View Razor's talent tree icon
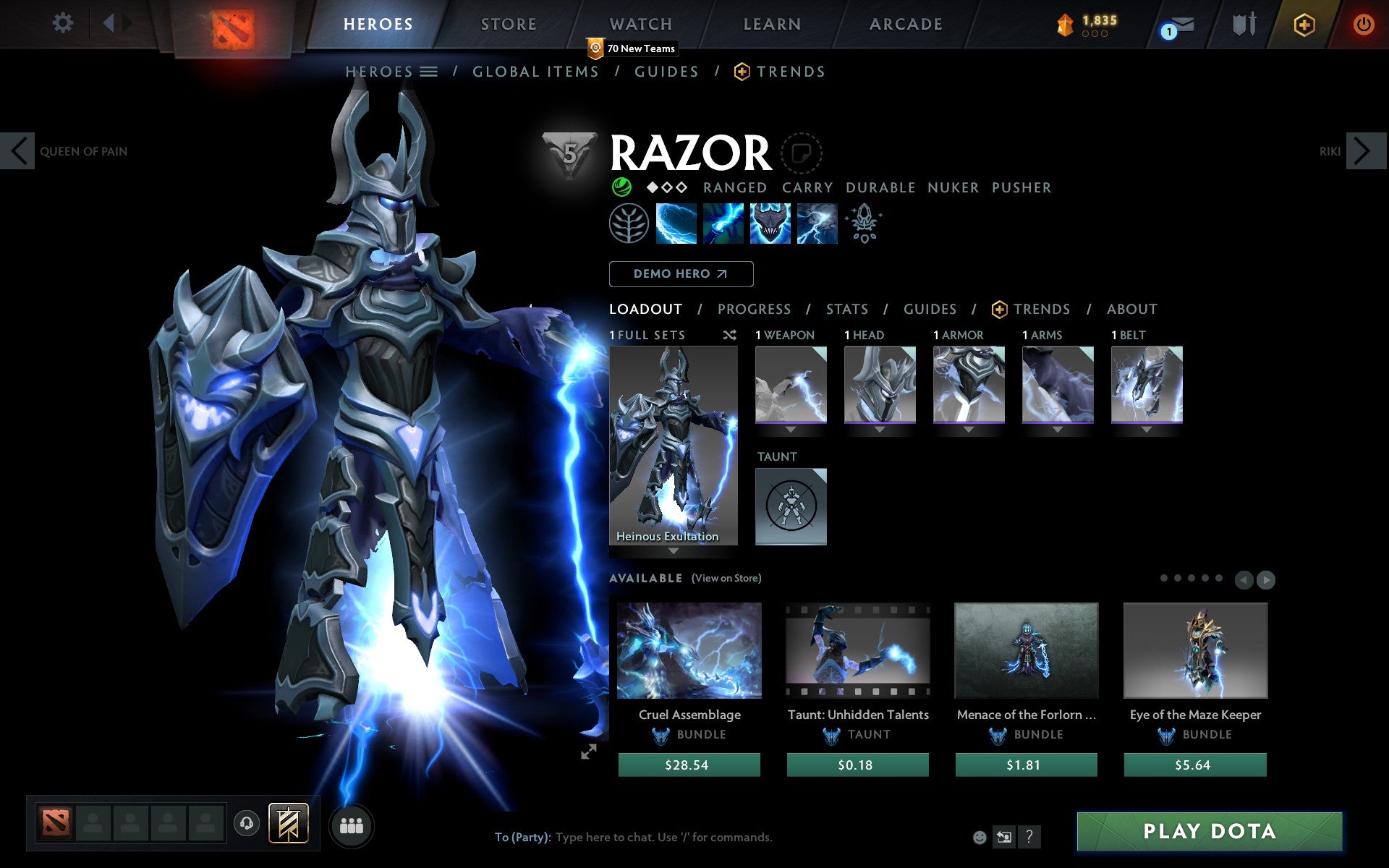 coord(629,224)
